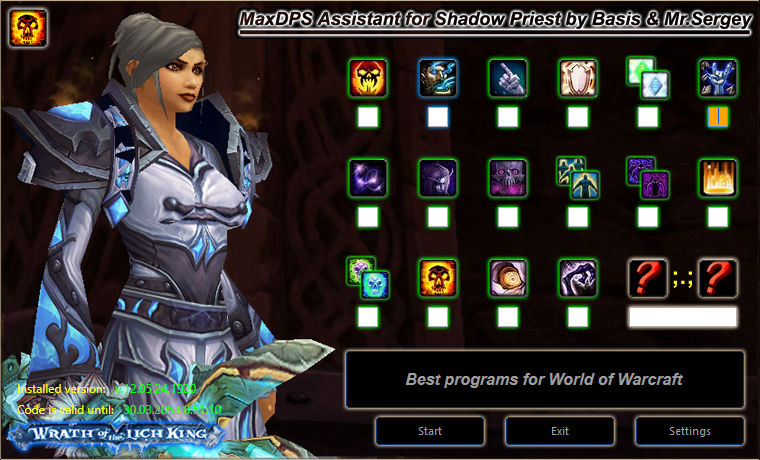Select the pointing hand spell icon
Image resolution: width=760 pixels, height=460 pixels.
coord(508,77)
